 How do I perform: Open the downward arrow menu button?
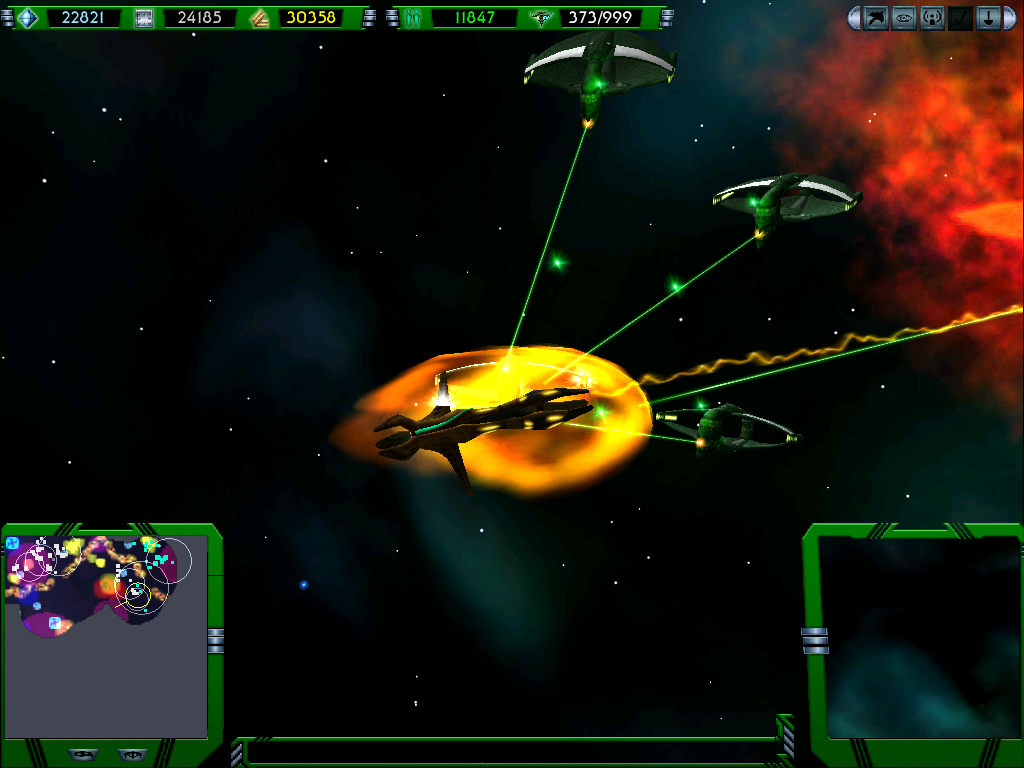pos(988,18)
